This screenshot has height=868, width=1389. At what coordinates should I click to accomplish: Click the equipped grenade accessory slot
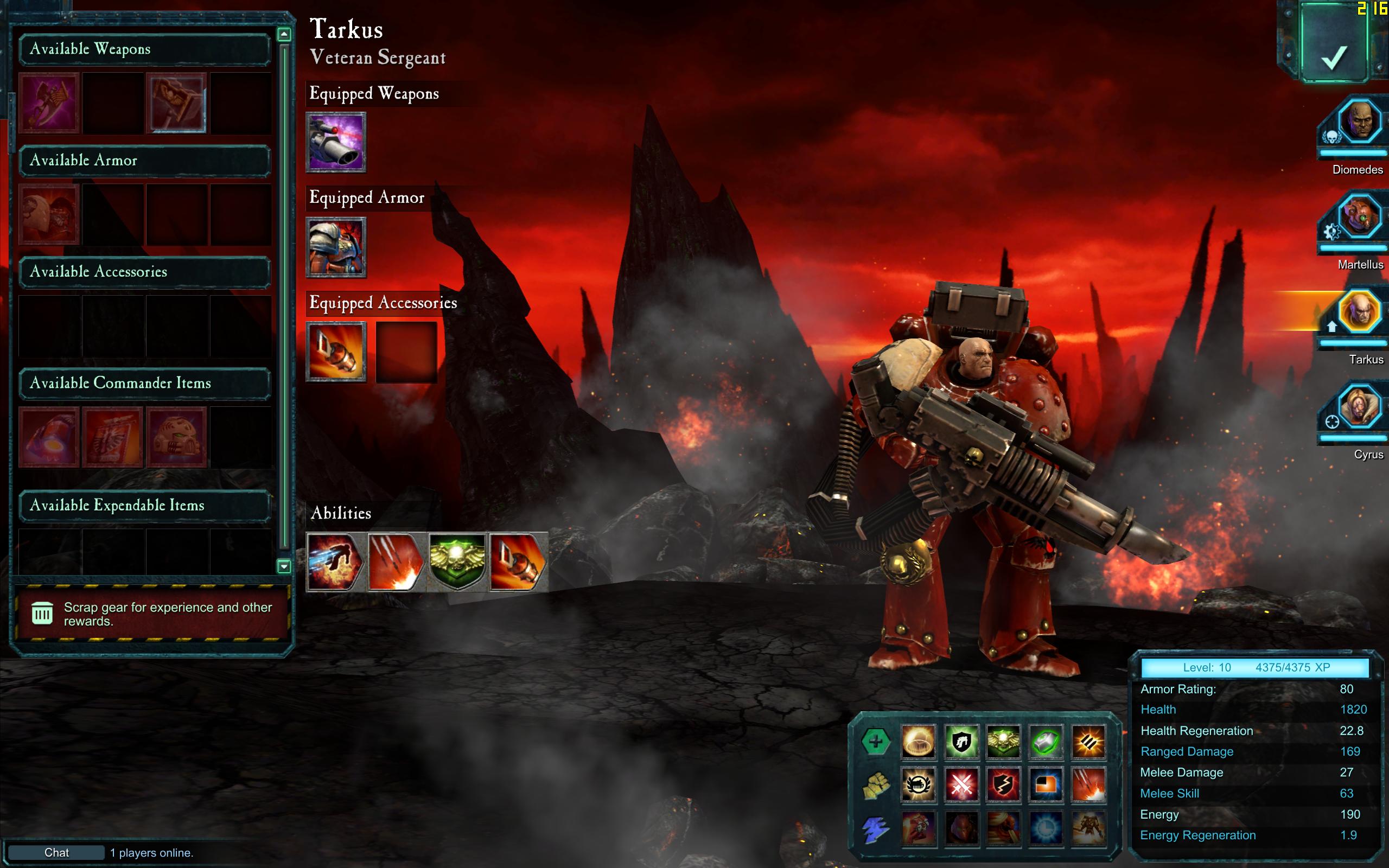(336, 352)
